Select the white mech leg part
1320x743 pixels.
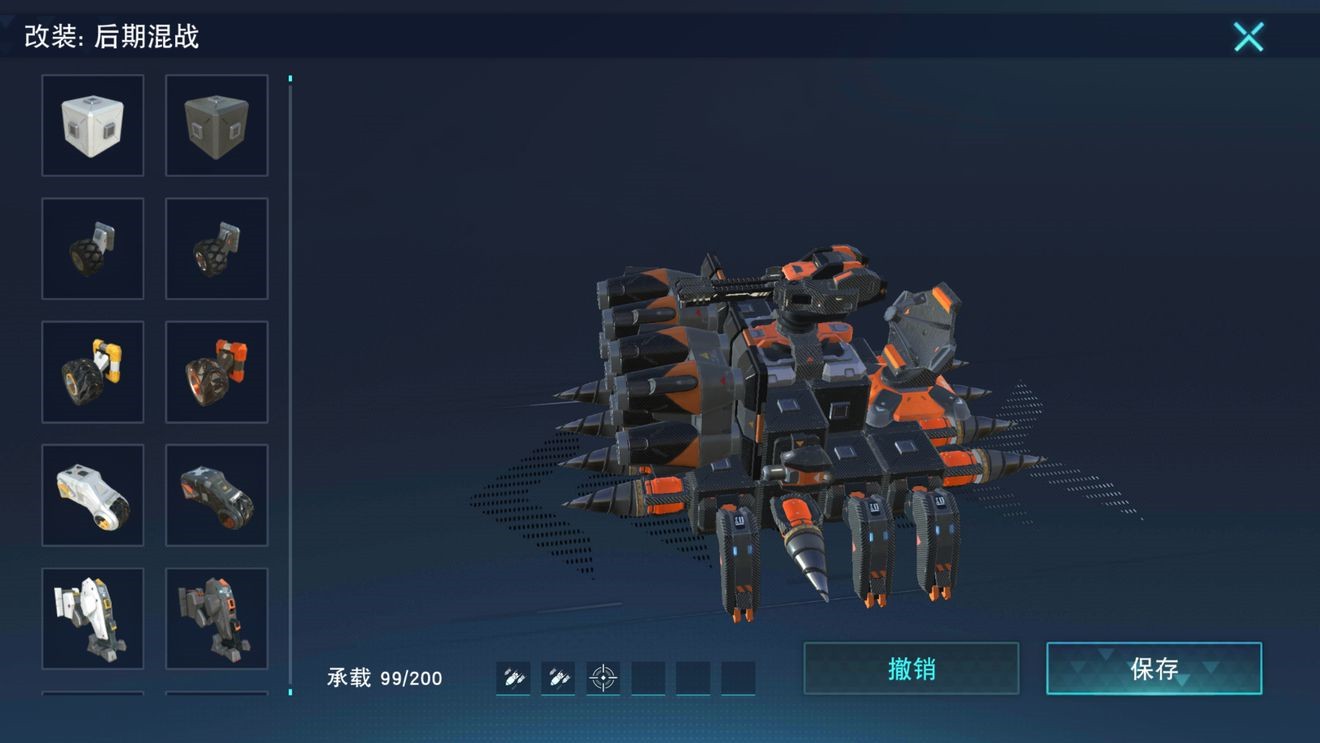[x=93, y=618]
